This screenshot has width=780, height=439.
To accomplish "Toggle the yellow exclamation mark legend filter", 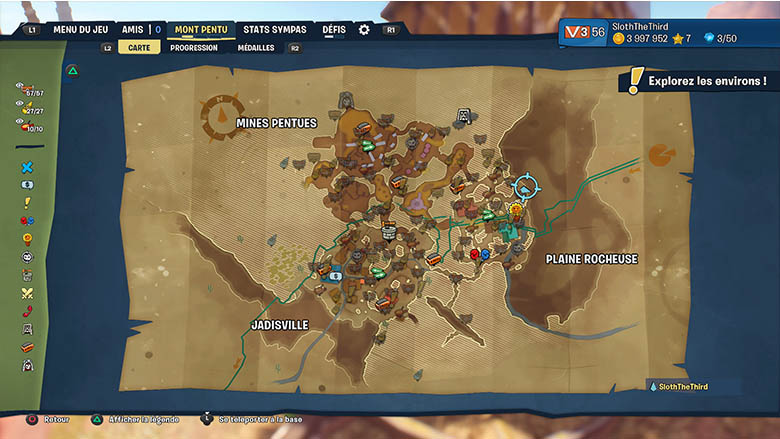I will pos(27,203).
